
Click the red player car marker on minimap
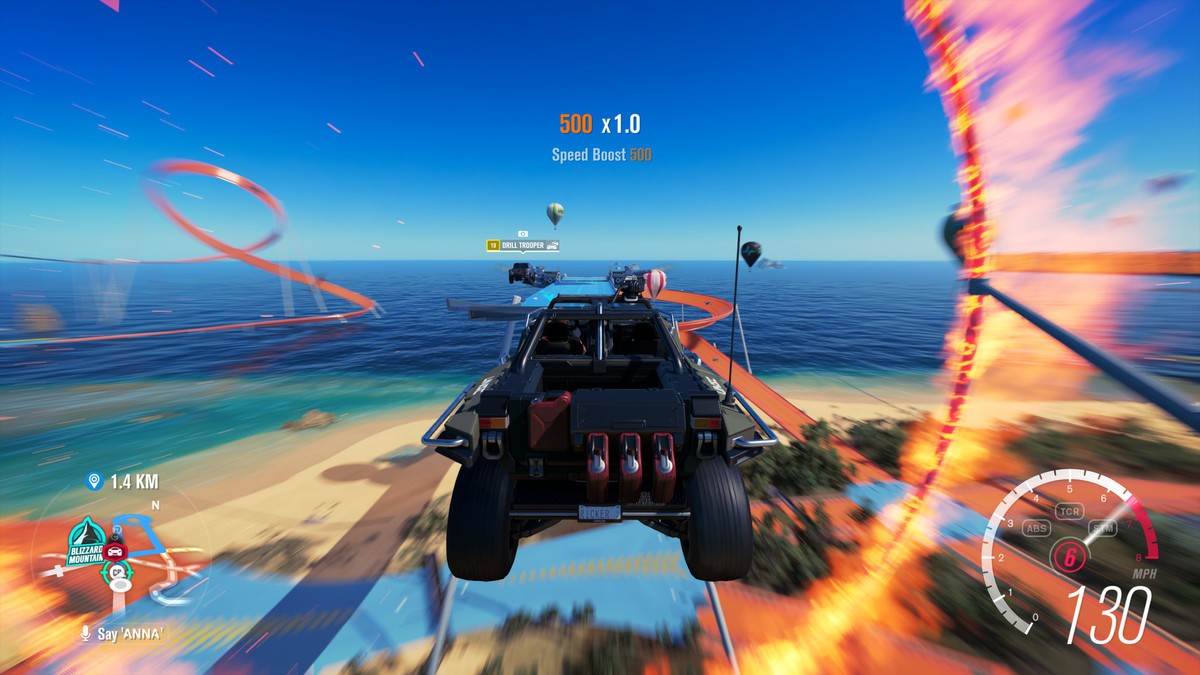coord(115,551)
